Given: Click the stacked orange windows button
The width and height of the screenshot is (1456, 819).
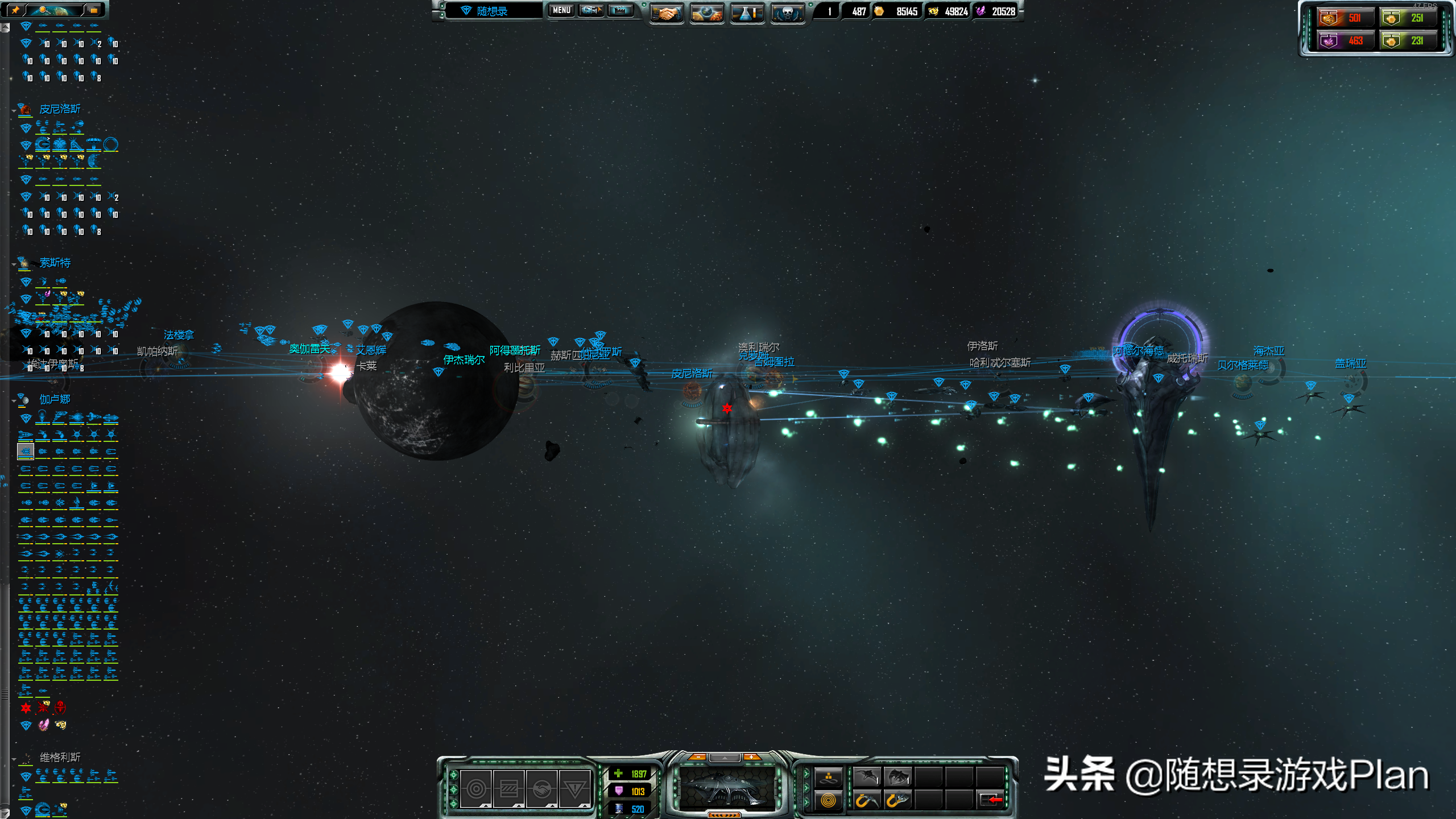Looking at the screenshot, I should (x=93, y=10).
